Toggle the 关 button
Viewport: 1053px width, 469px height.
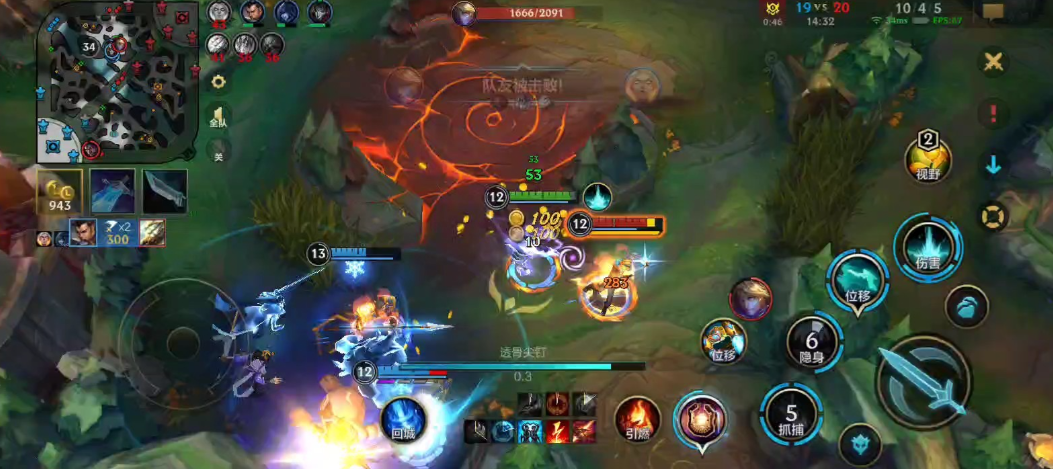pos(217,151)
